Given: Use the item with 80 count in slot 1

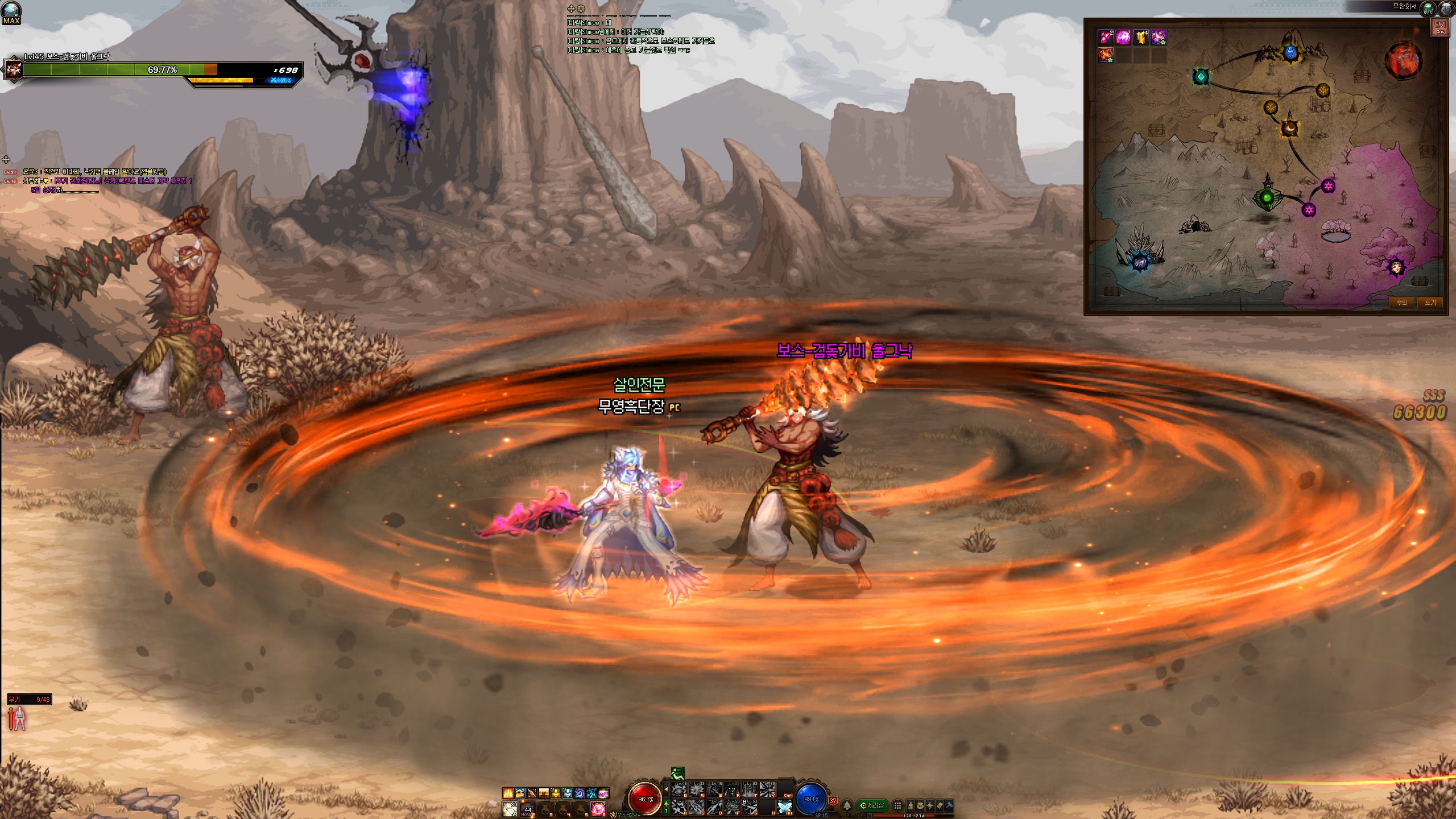Looking at the screenshot, I should tap(510, 808).
